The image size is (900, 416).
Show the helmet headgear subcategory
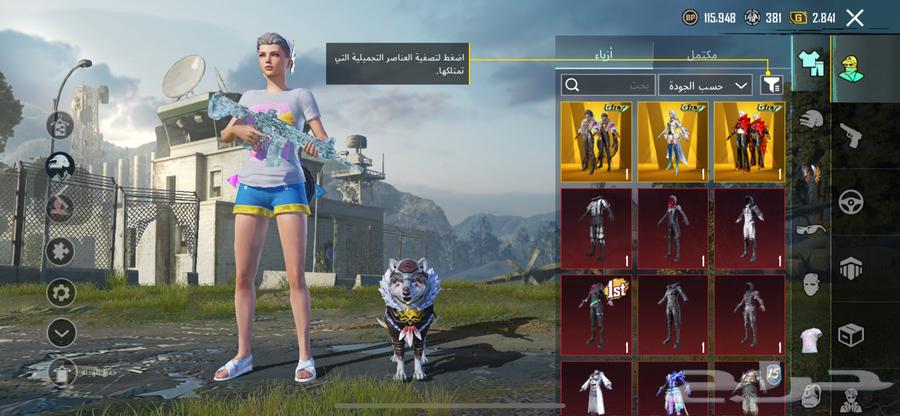[x=811, y=118]
